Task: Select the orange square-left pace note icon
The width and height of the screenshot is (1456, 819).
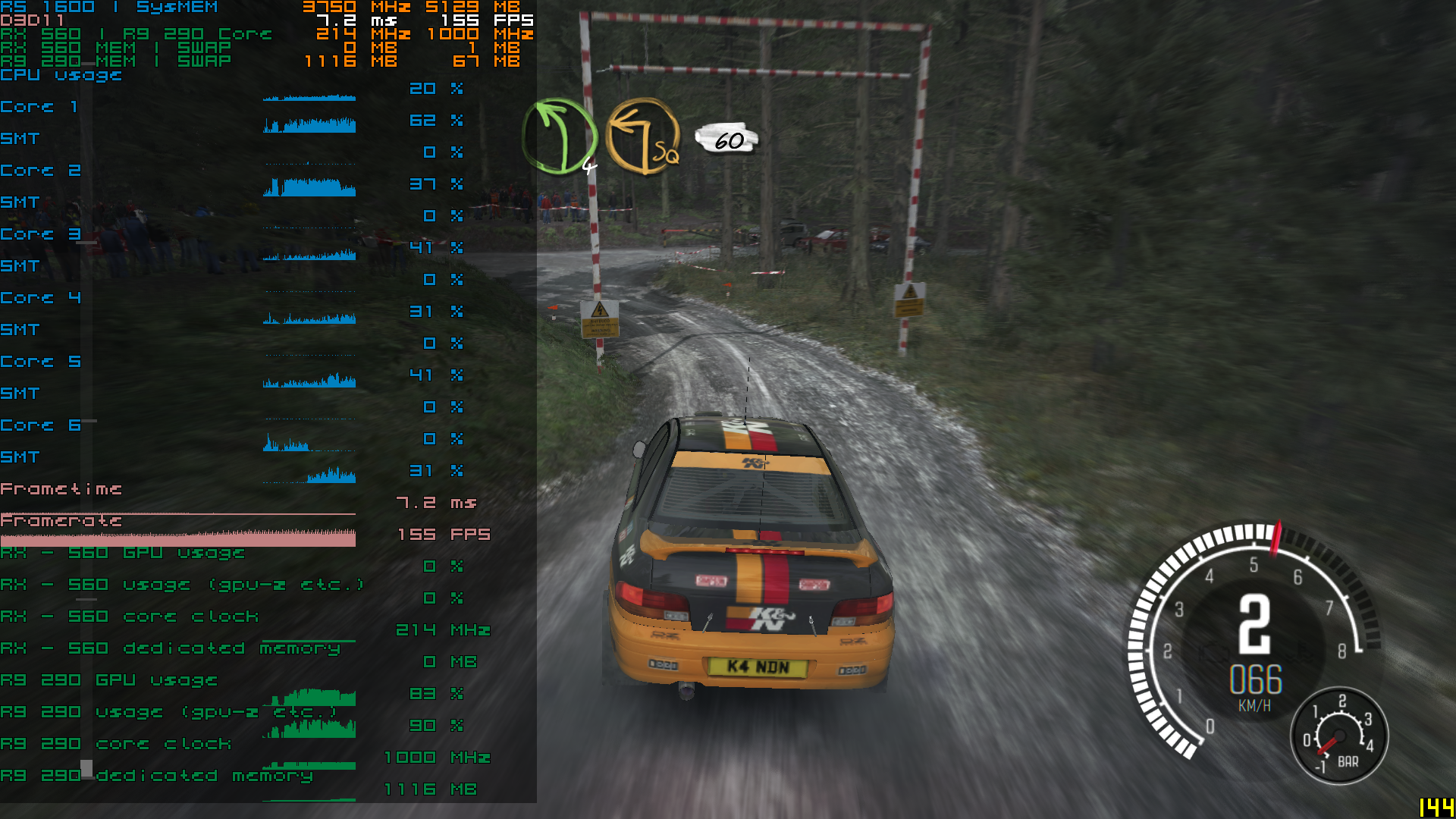Action: click(643, 136)
